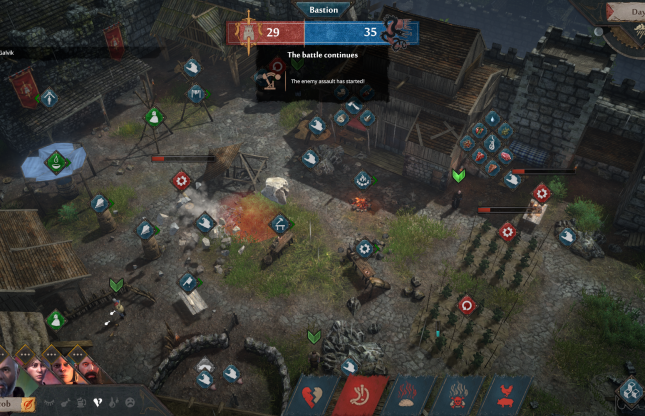Select the red target marker over the crops
The image size is (645, 416).
(x=466, y=305)
